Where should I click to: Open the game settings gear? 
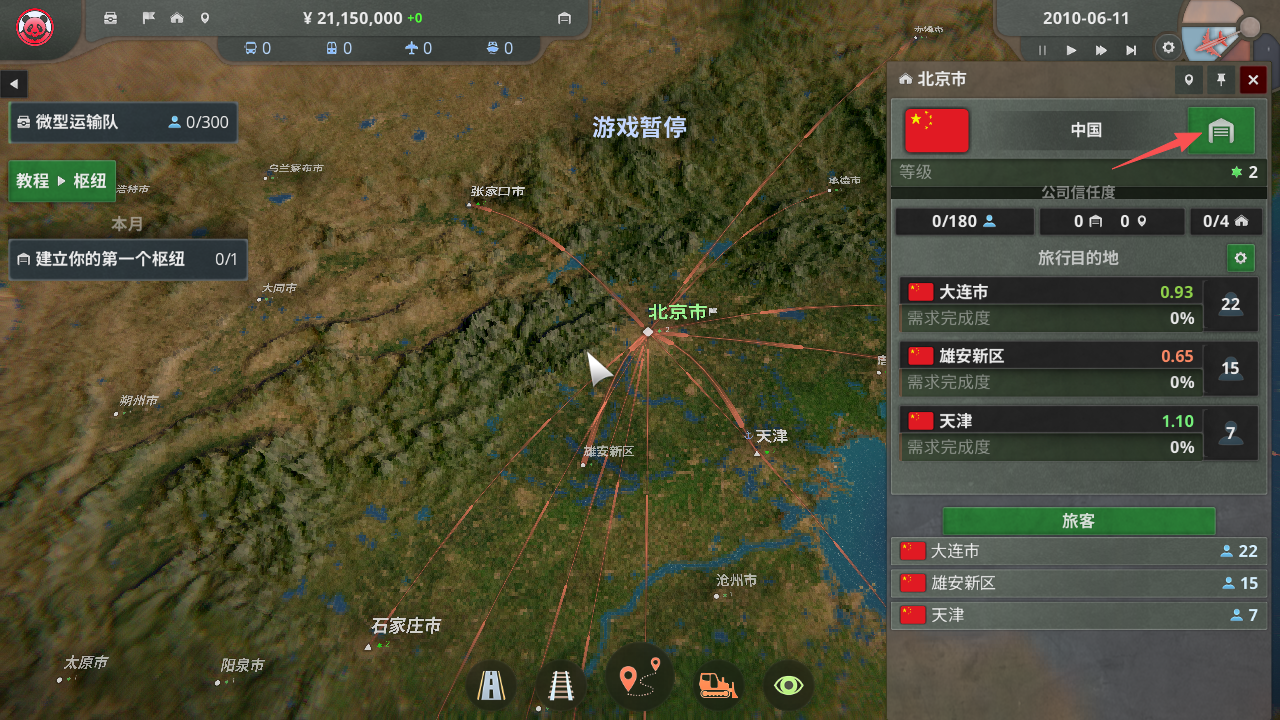tap(1167, 47)
